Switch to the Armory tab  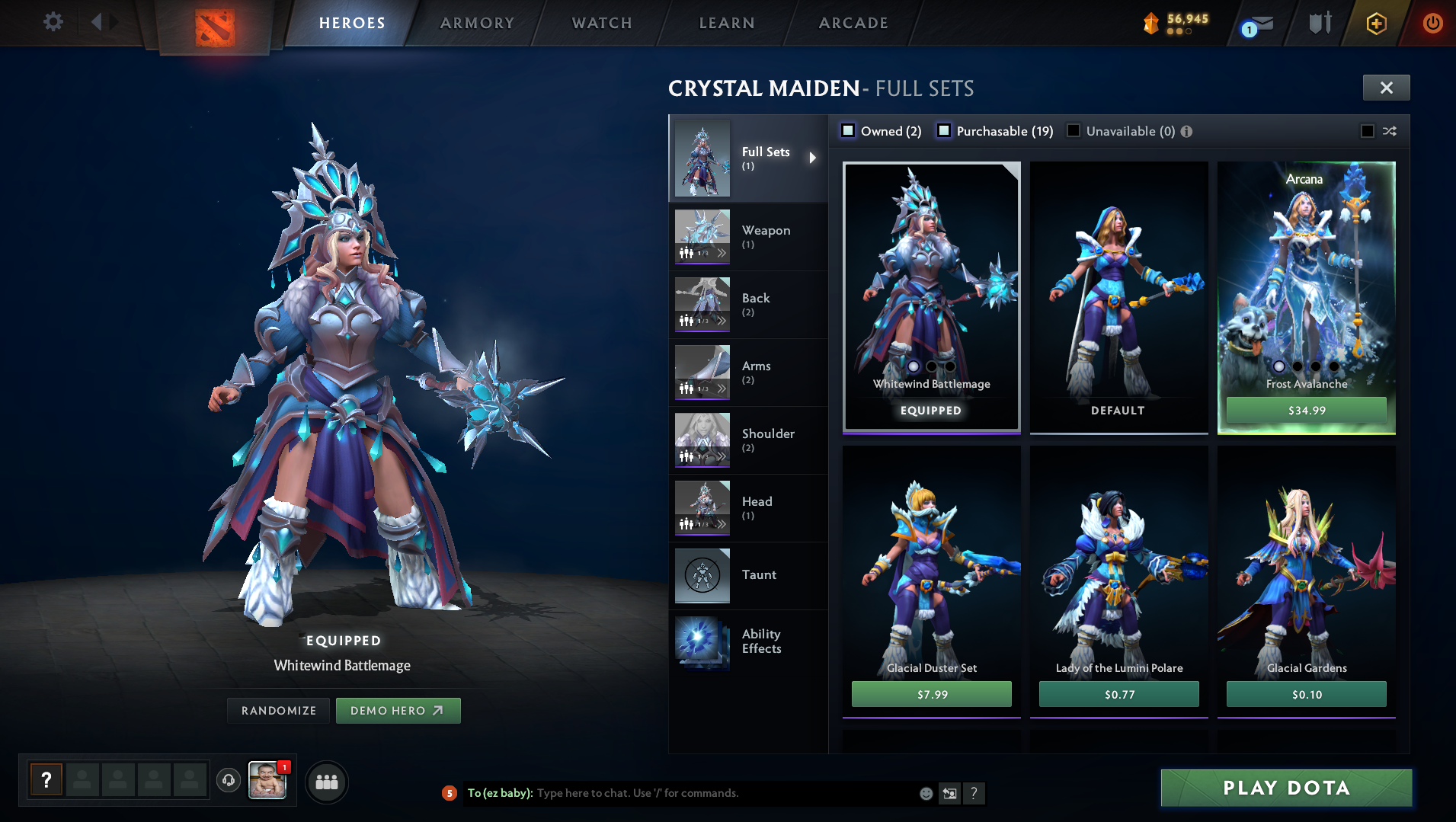[x=477, y=23]
